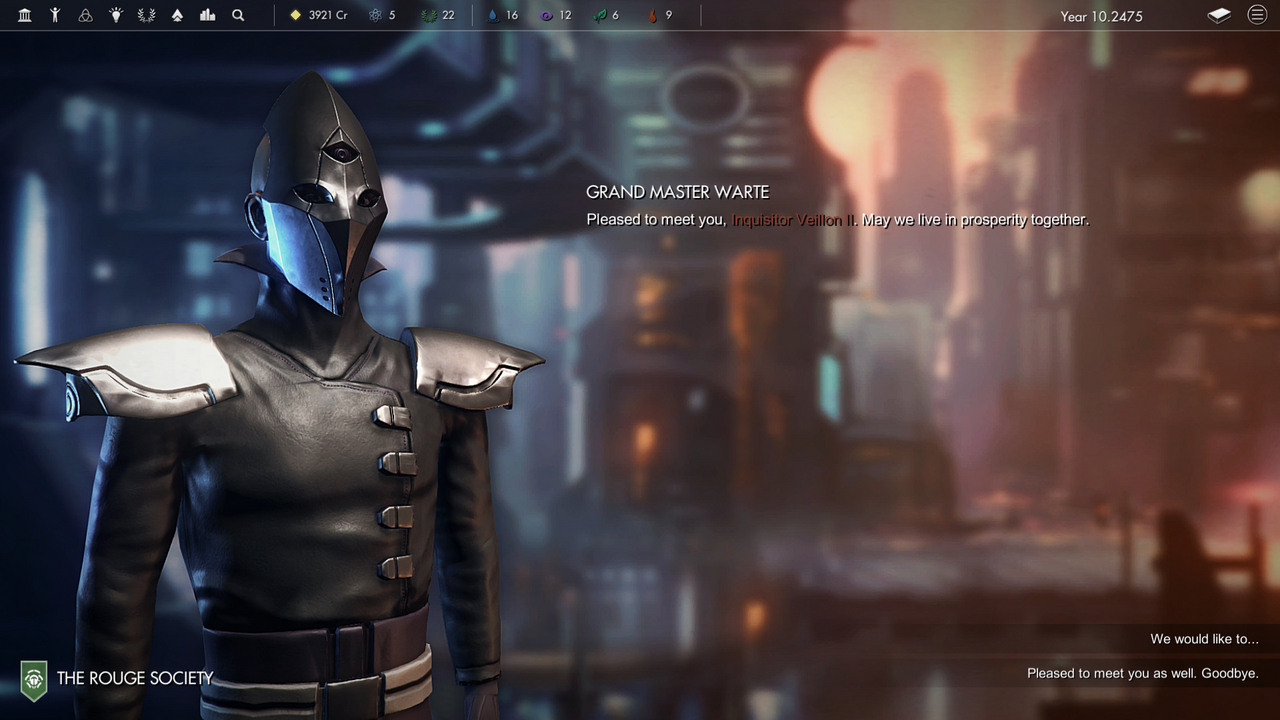1280x720 pixels.
Task: Select the character icon on the top toolbar
Action: point(55,15)
